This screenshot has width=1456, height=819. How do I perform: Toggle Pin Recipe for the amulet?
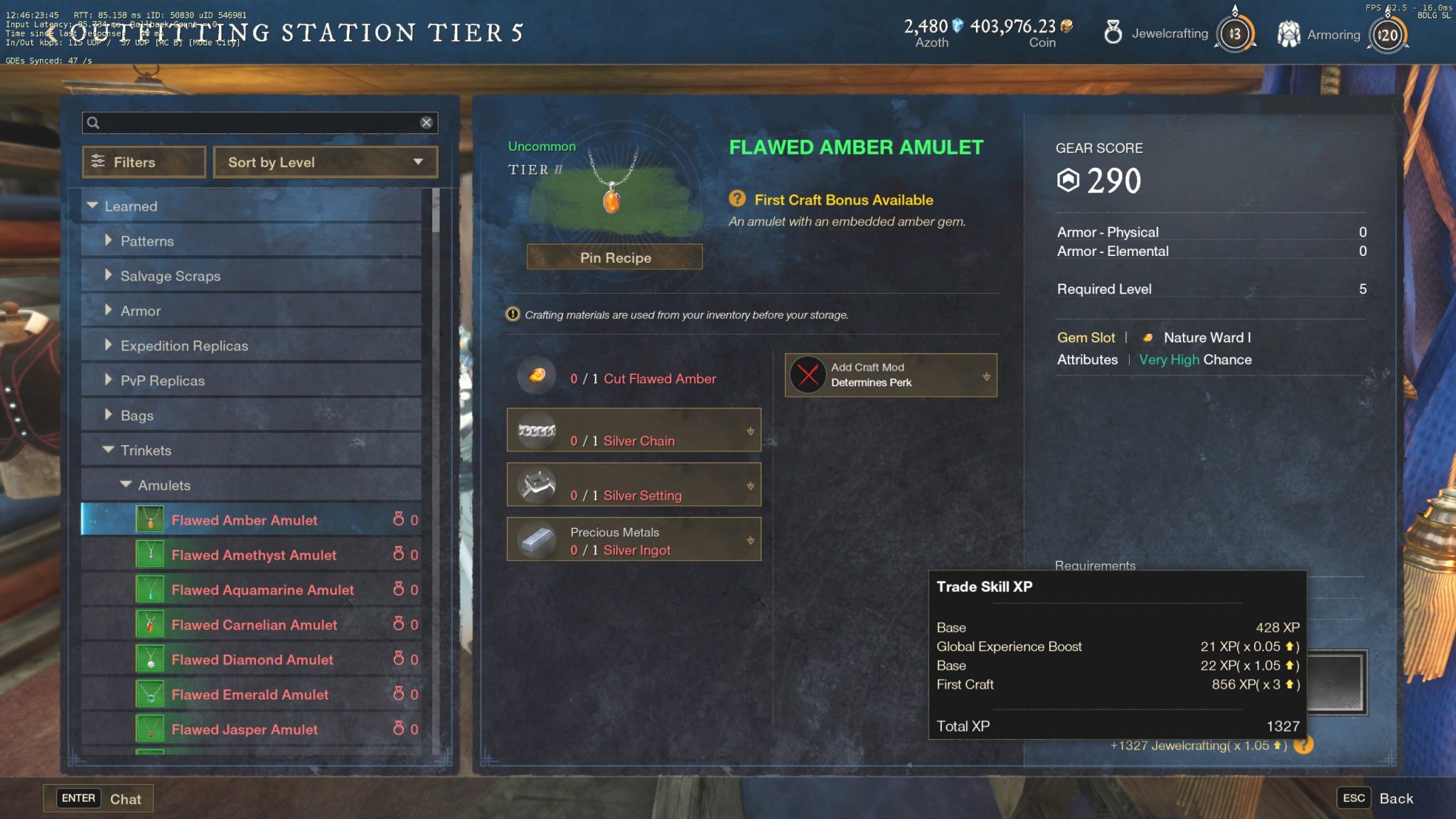(x=614, y=257)
